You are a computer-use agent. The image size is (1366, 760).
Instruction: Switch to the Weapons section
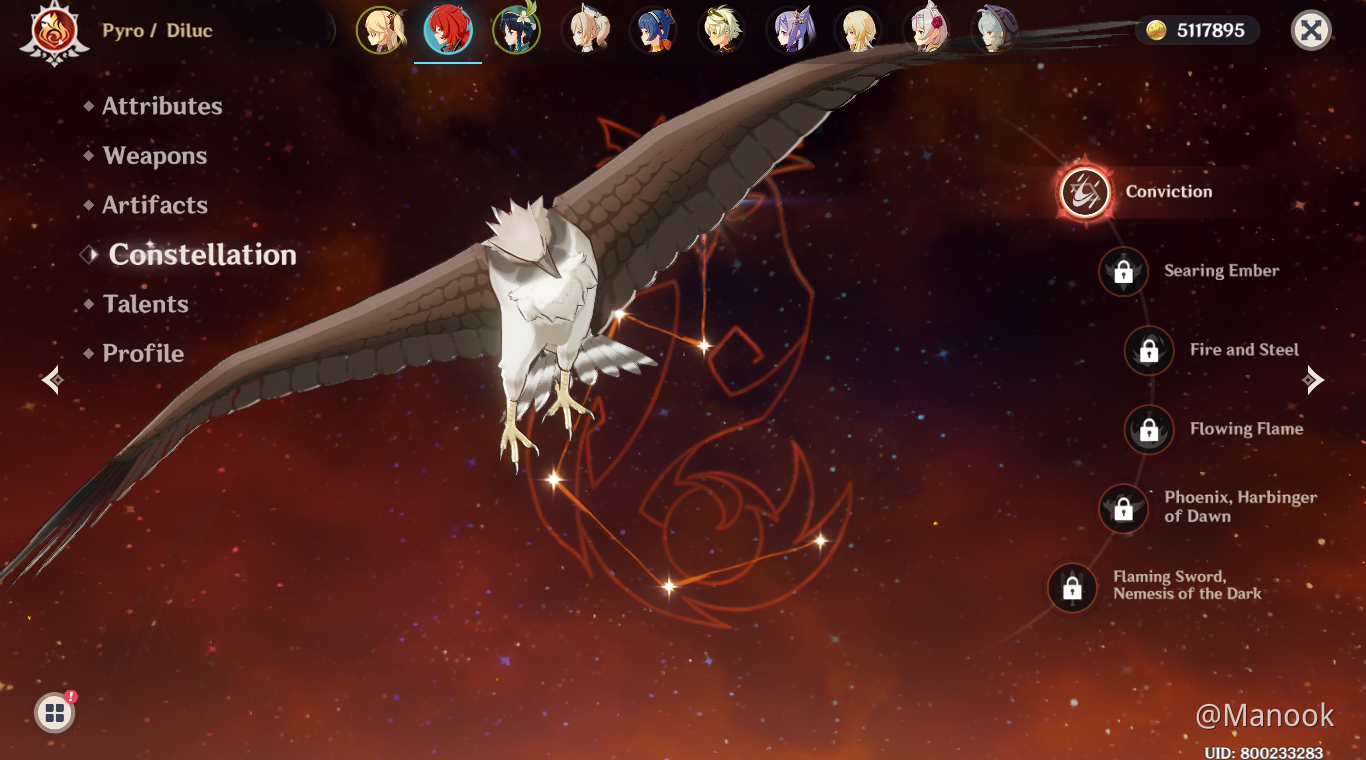(x=154, y=156)
